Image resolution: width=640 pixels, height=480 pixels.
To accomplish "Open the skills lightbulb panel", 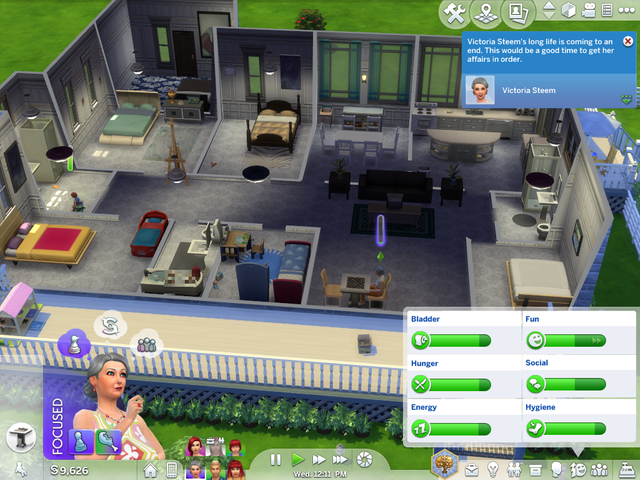I will click(x=493, y=468).
